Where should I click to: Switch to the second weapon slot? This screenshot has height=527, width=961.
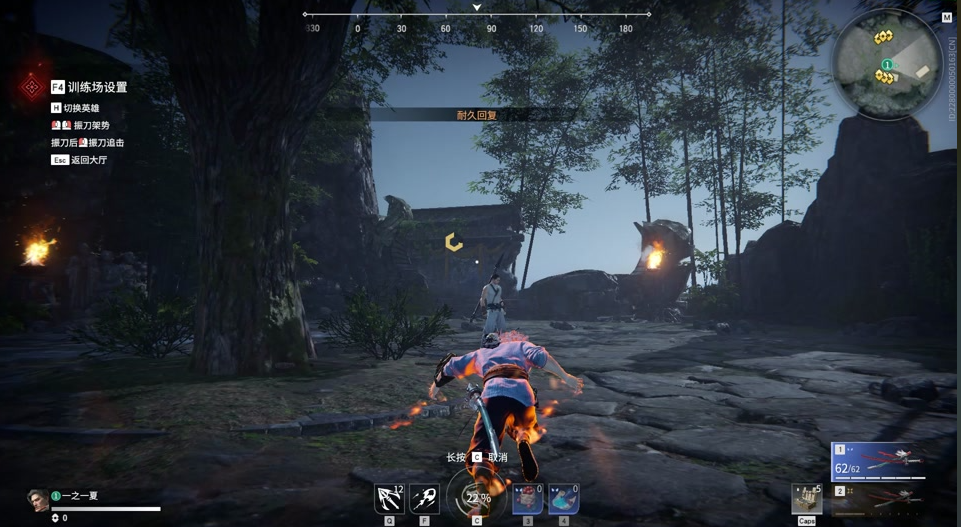click(x=877, y=497)
